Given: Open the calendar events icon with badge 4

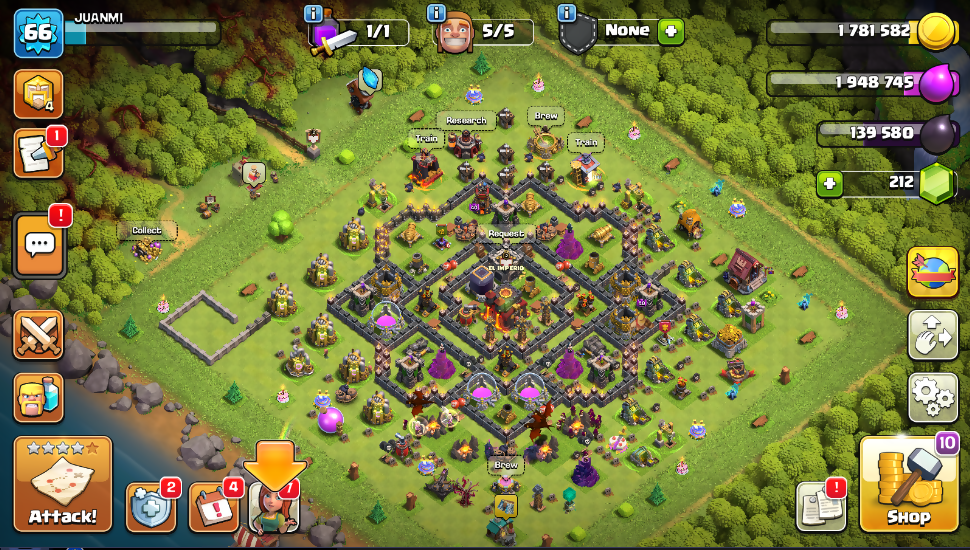Looking at the screenshot, I should tap(213, 507).
